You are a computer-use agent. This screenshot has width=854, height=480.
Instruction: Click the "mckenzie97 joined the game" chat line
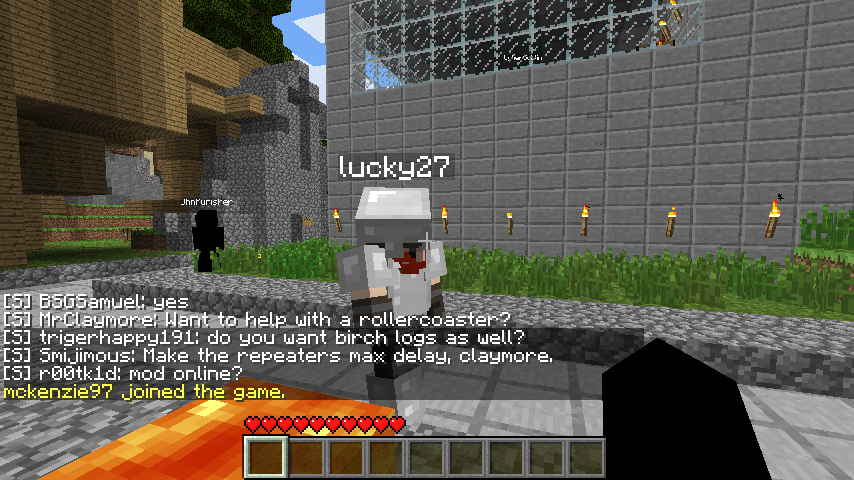pyautogui.click(x=144, y=392)
